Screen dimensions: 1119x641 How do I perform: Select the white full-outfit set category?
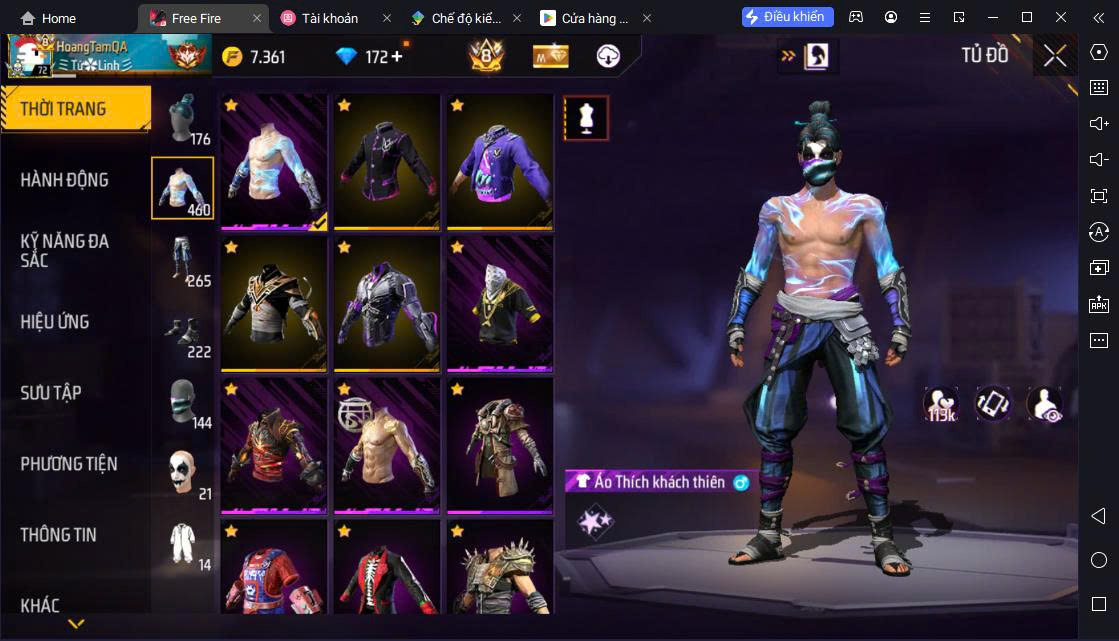(182, 543)
